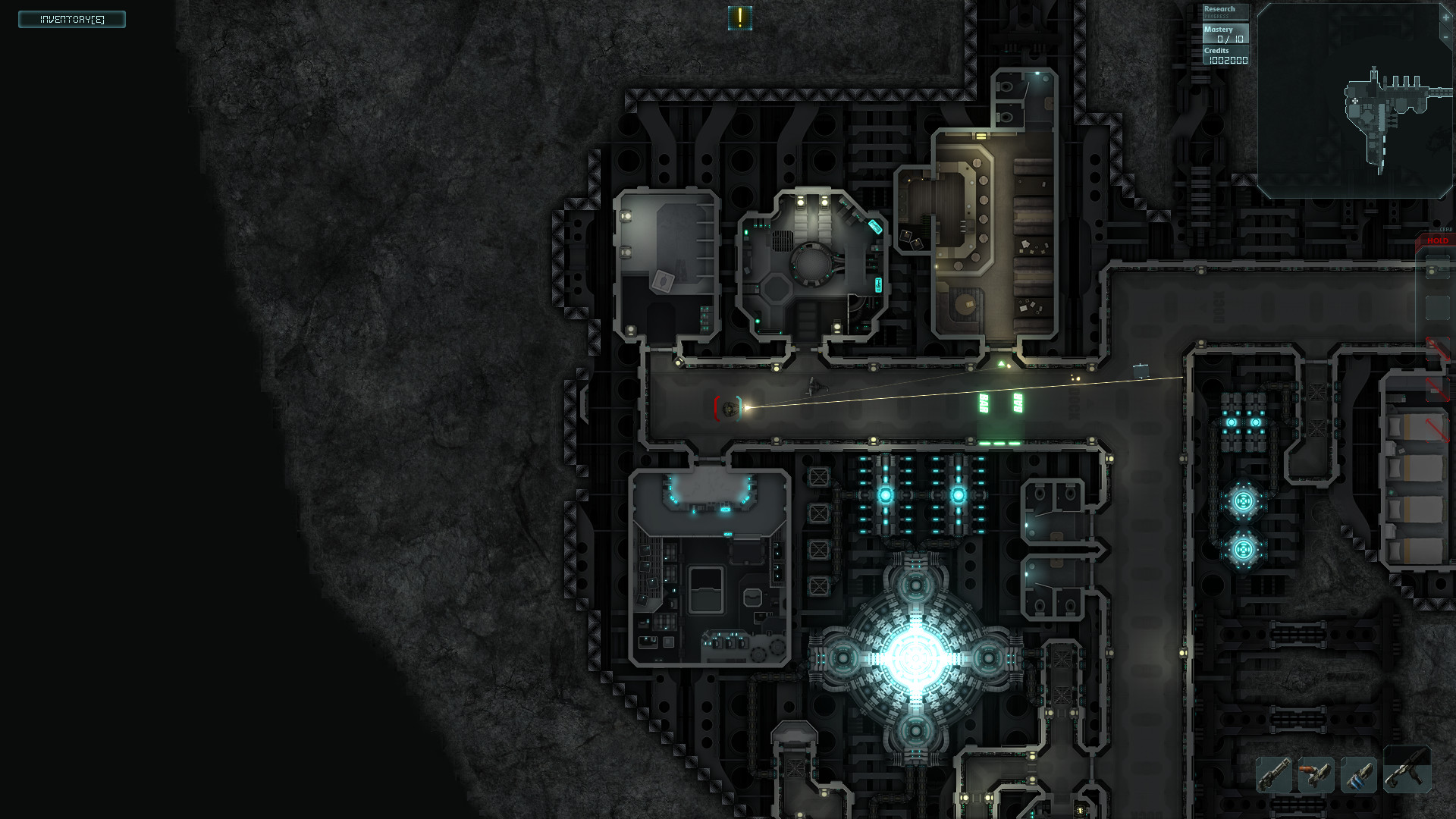This screenshot has height=819, width=1456.
Task: Toggle the HOLD command on the crew panel
Action: coord(1439,240)
